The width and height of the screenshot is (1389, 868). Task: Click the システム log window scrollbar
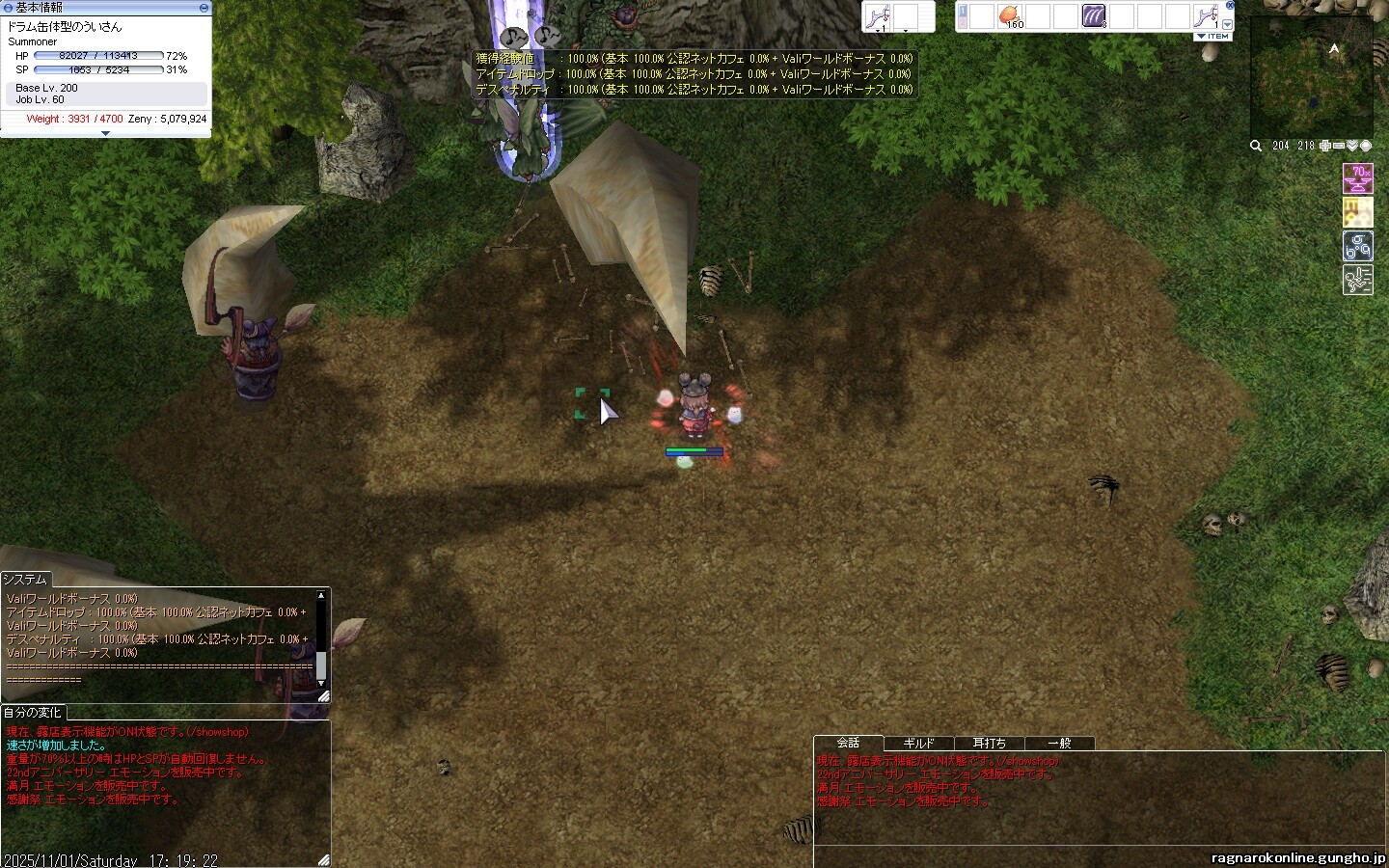[321, 638]
